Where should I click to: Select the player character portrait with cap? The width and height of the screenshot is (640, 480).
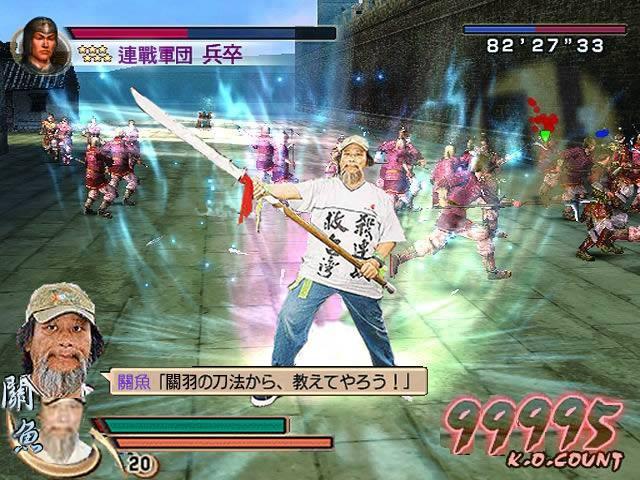[62, 332]
